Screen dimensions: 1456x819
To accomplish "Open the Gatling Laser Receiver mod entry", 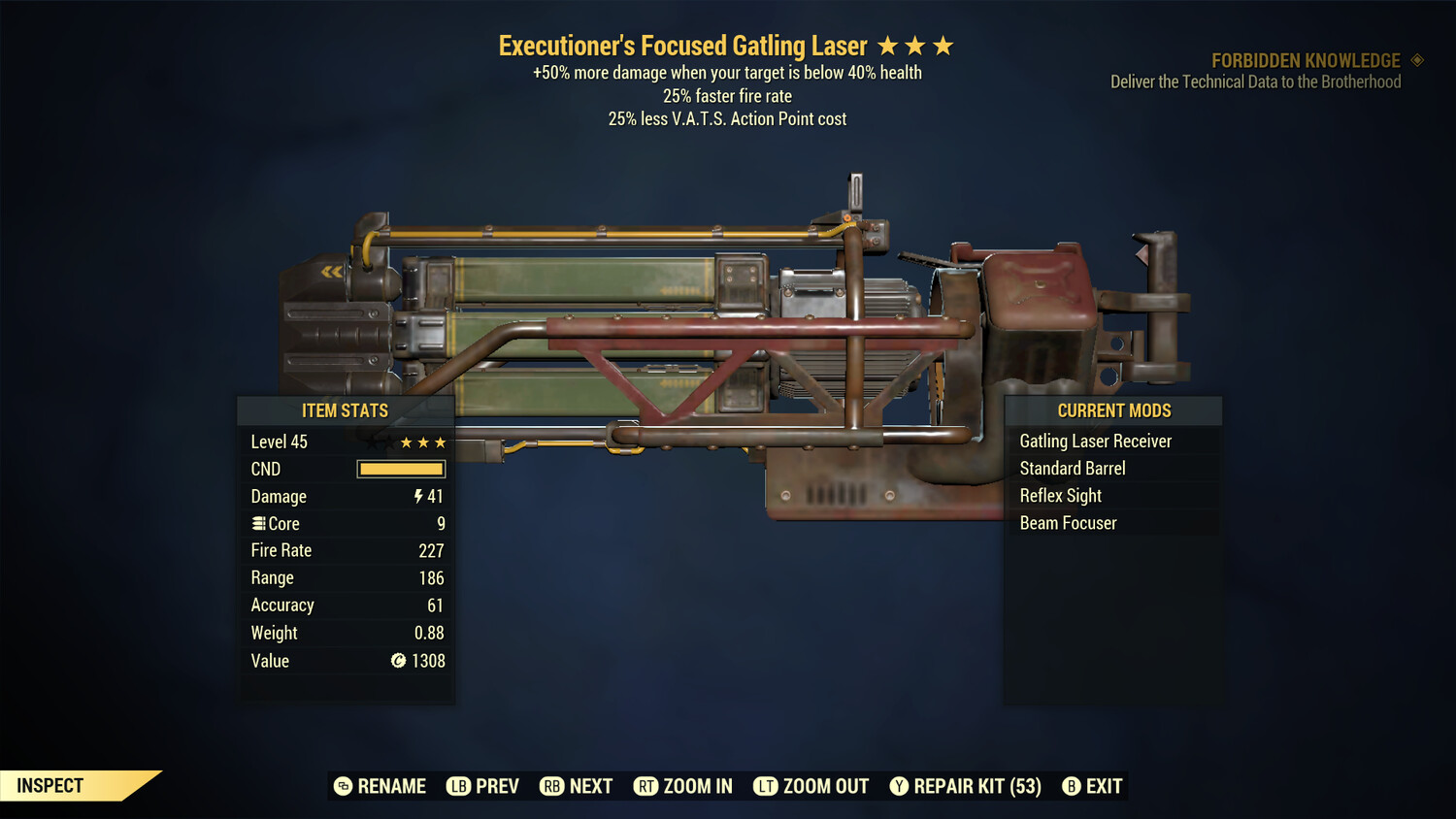I will [x=1095, y=441].
